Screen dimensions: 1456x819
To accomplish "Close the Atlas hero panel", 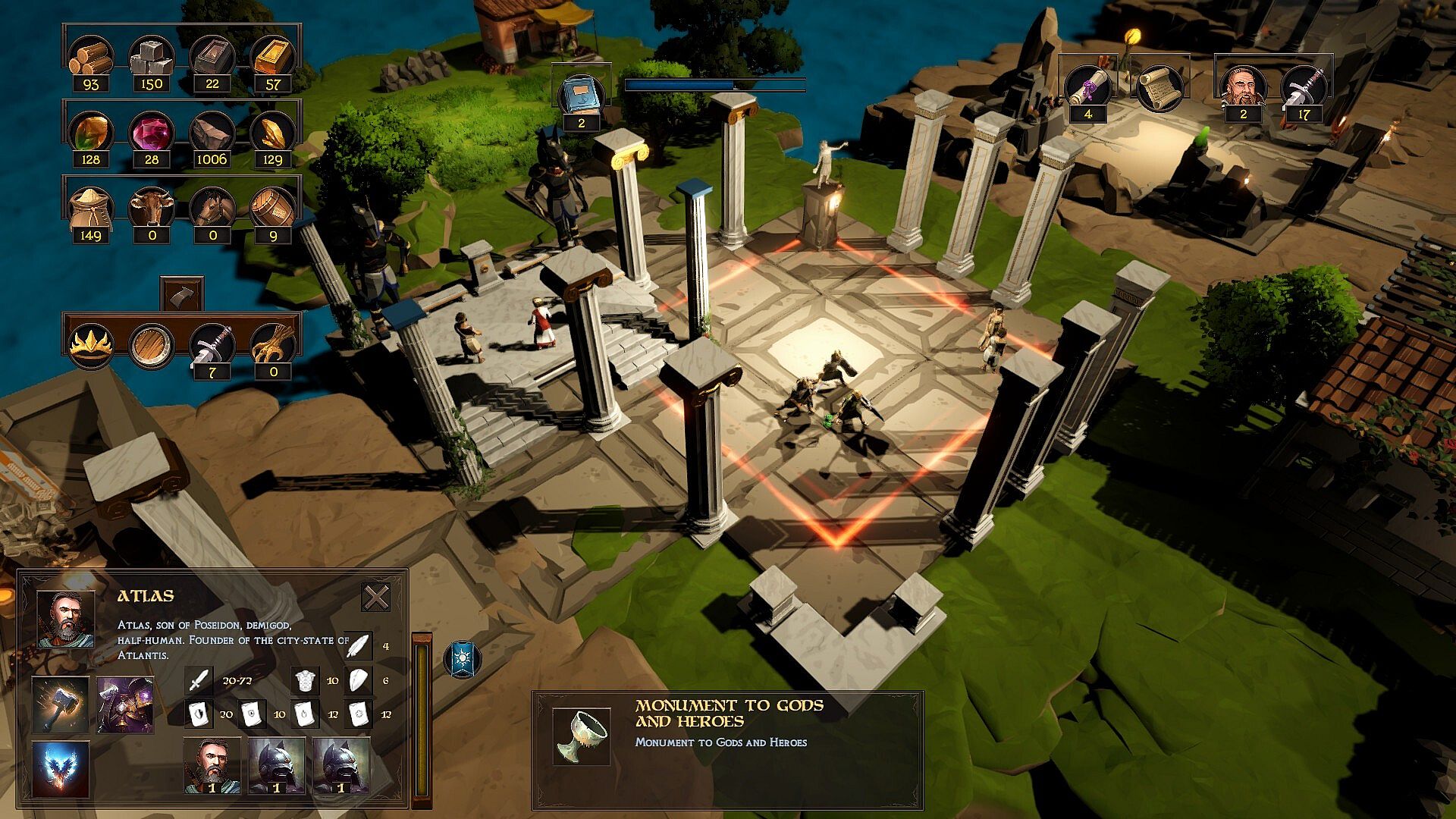I will point(375,598).
